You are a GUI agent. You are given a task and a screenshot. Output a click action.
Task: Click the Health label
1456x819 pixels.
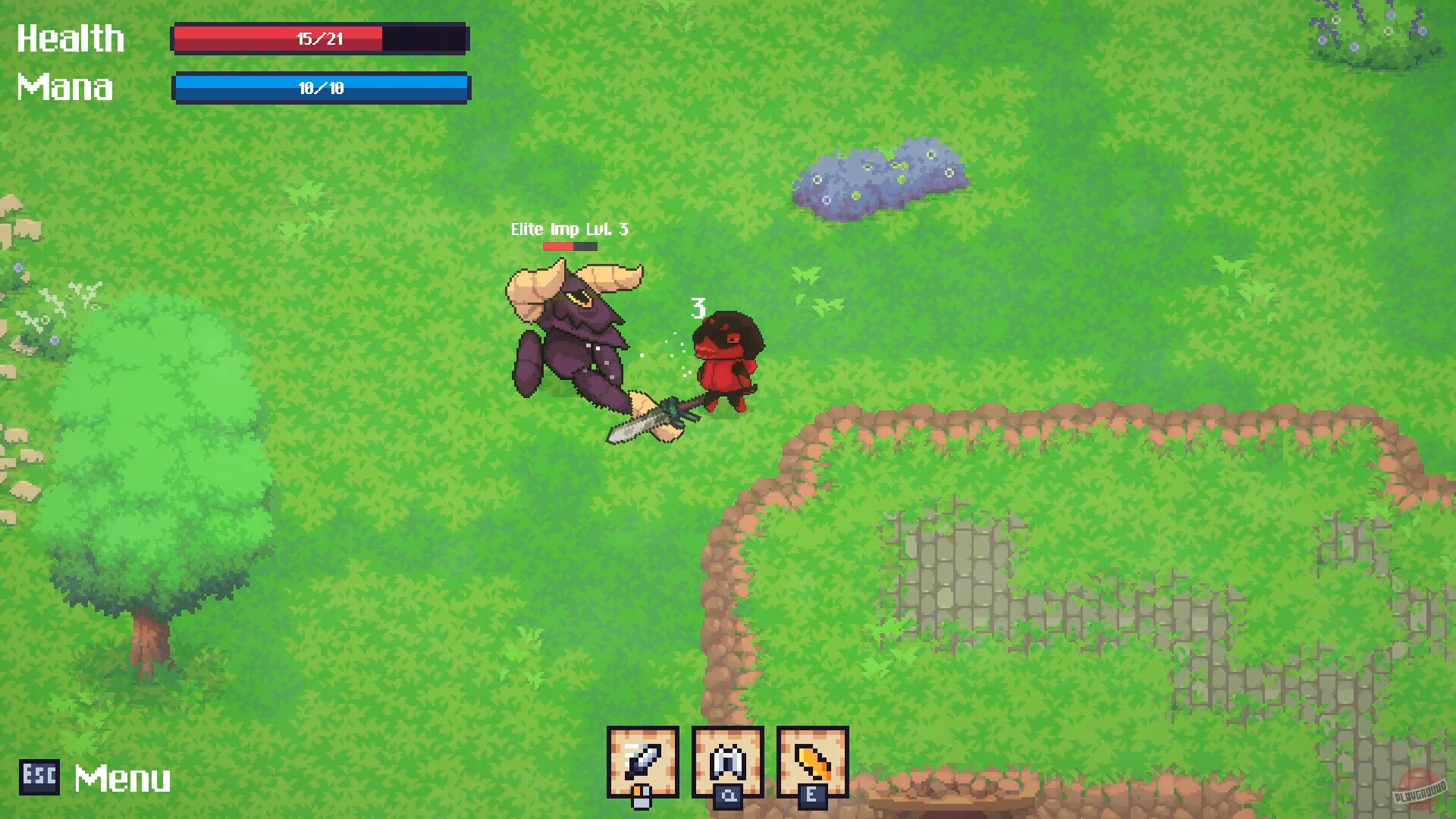coord(71,38)
